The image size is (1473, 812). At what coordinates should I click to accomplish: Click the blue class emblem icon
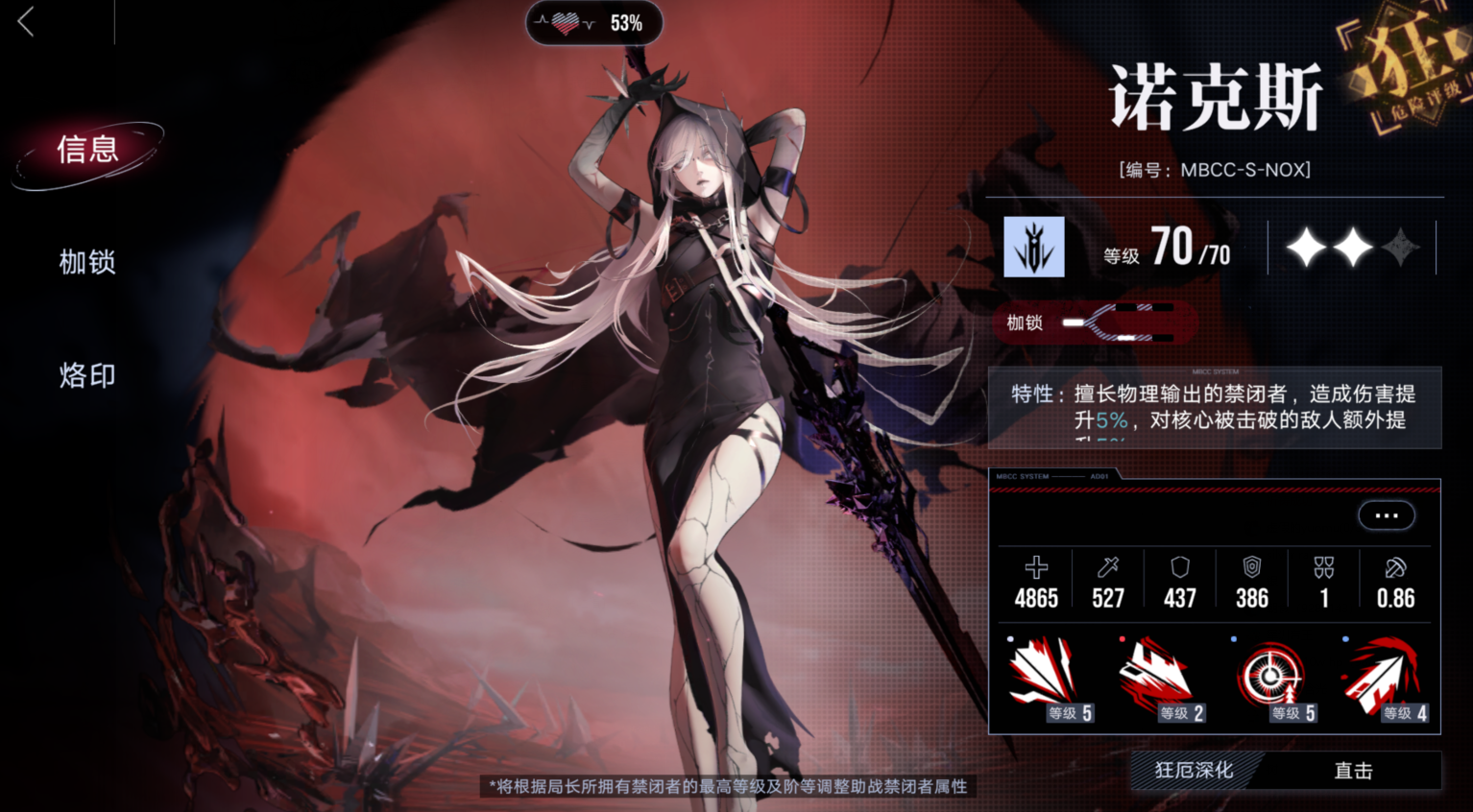point(1034,247)
